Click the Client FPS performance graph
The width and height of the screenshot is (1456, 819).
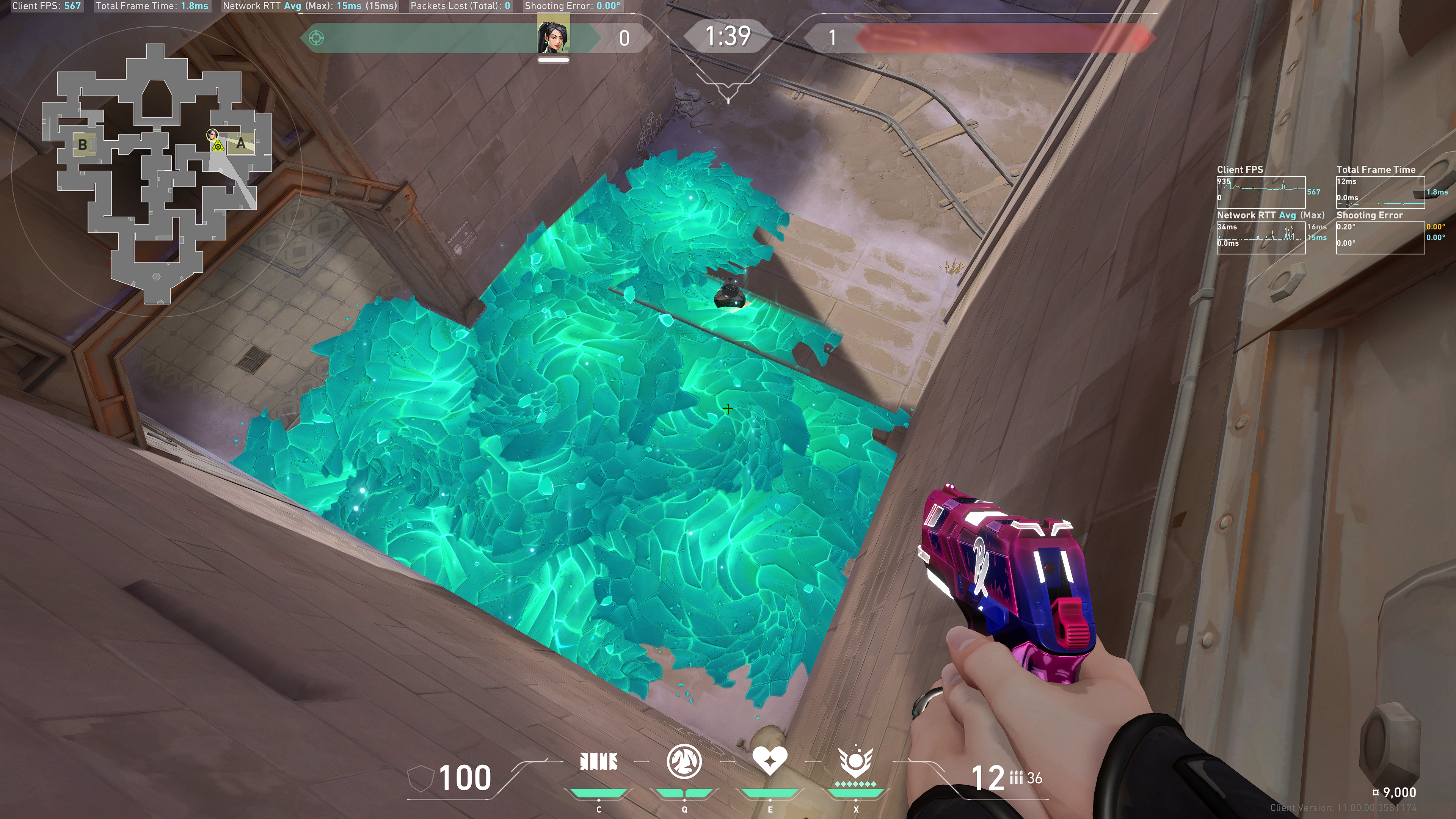(1260, 192)
